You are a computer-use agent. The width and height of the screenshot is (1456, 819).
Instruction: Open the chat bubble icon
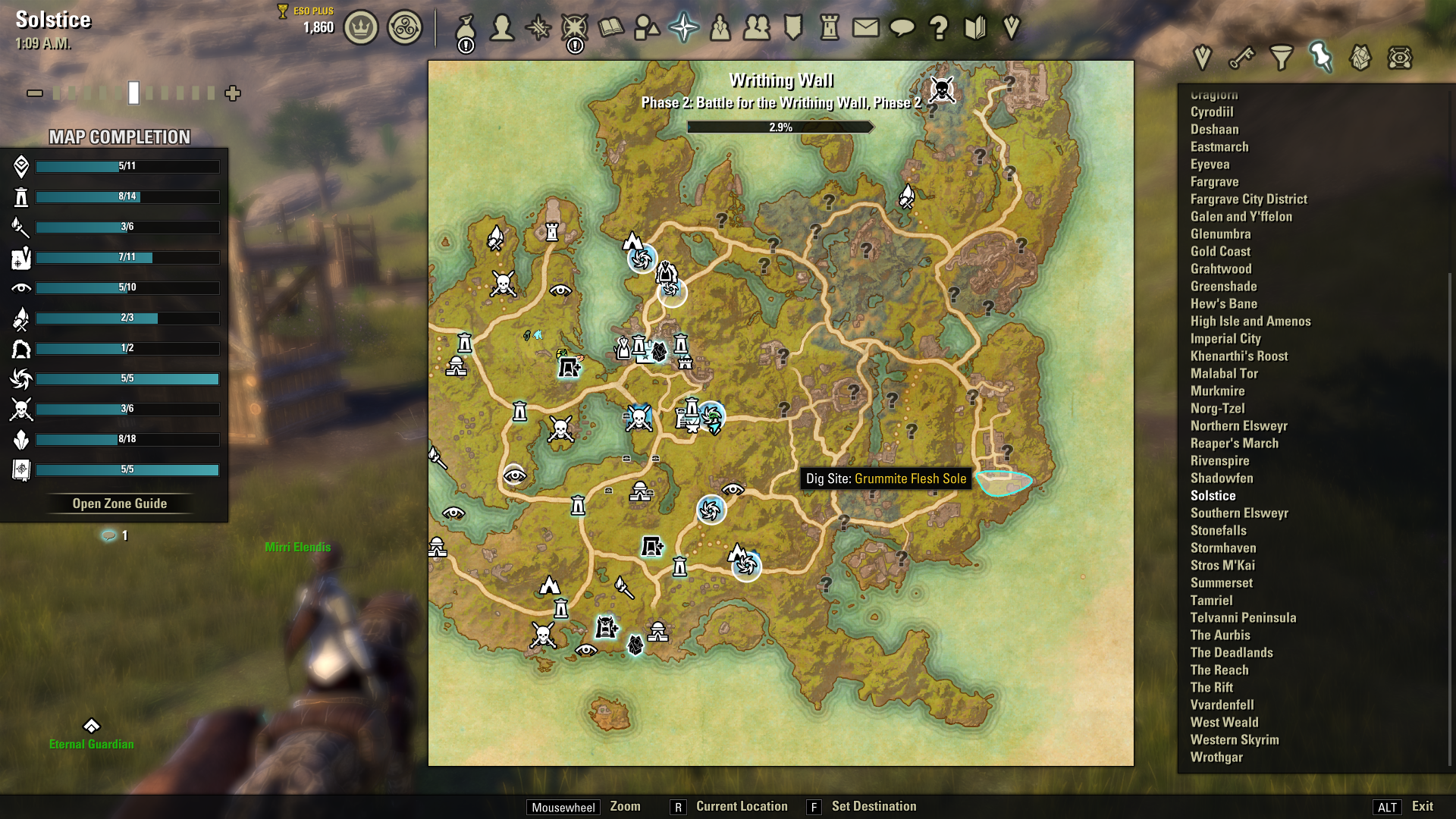point(902,28)
